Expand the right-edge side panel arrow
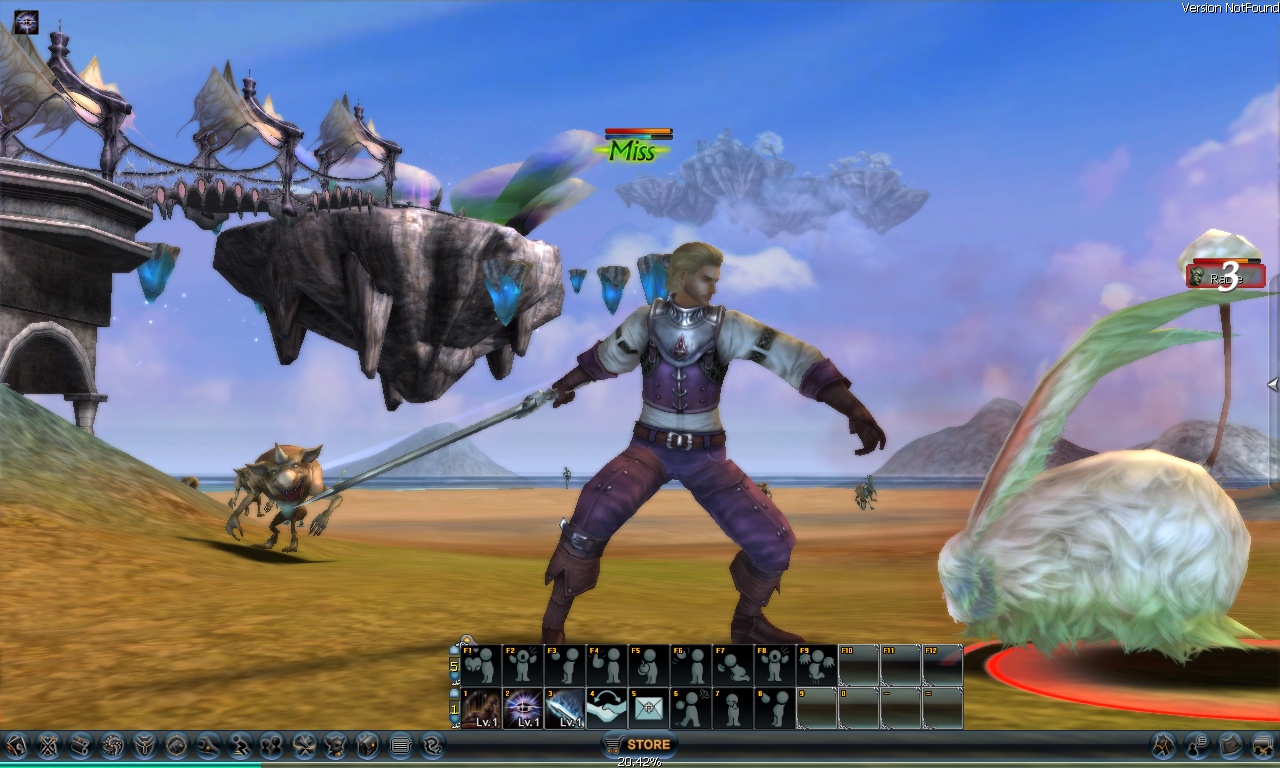Viewport: 1280px width, 768px height. (1272, 385)
